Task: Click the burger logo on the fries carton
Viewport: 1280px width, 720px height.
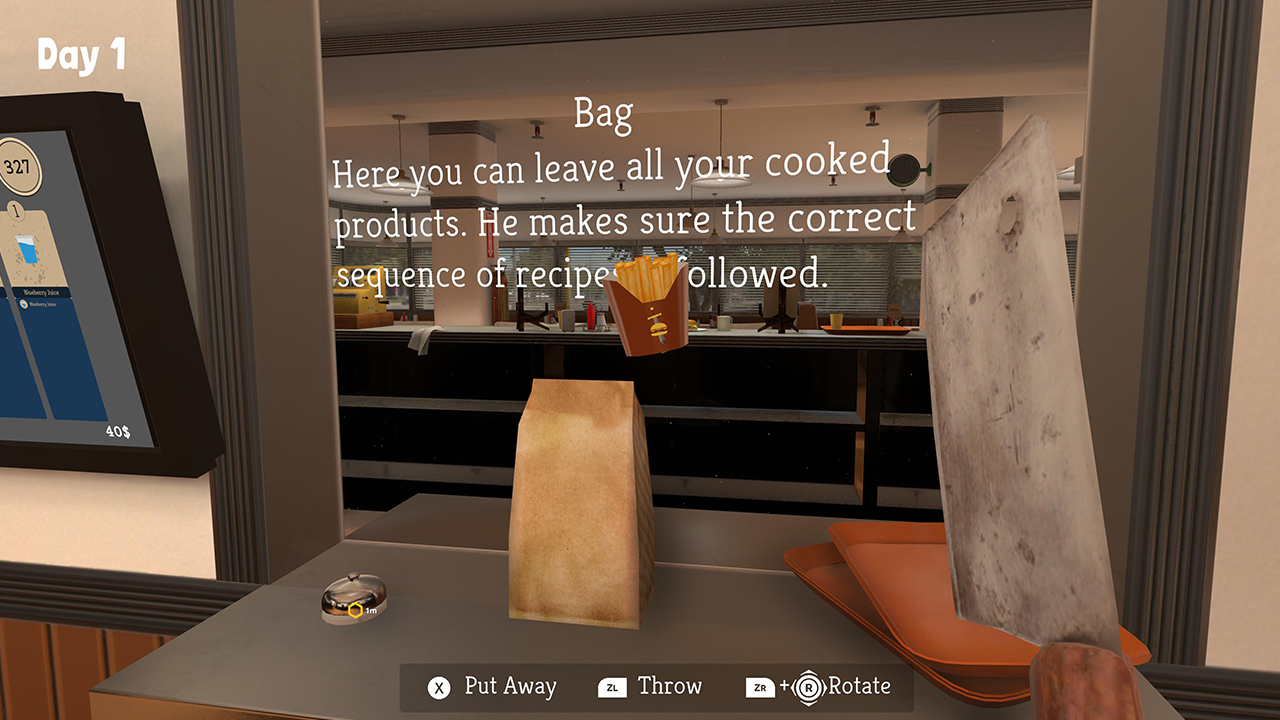Action: [659, 325]
